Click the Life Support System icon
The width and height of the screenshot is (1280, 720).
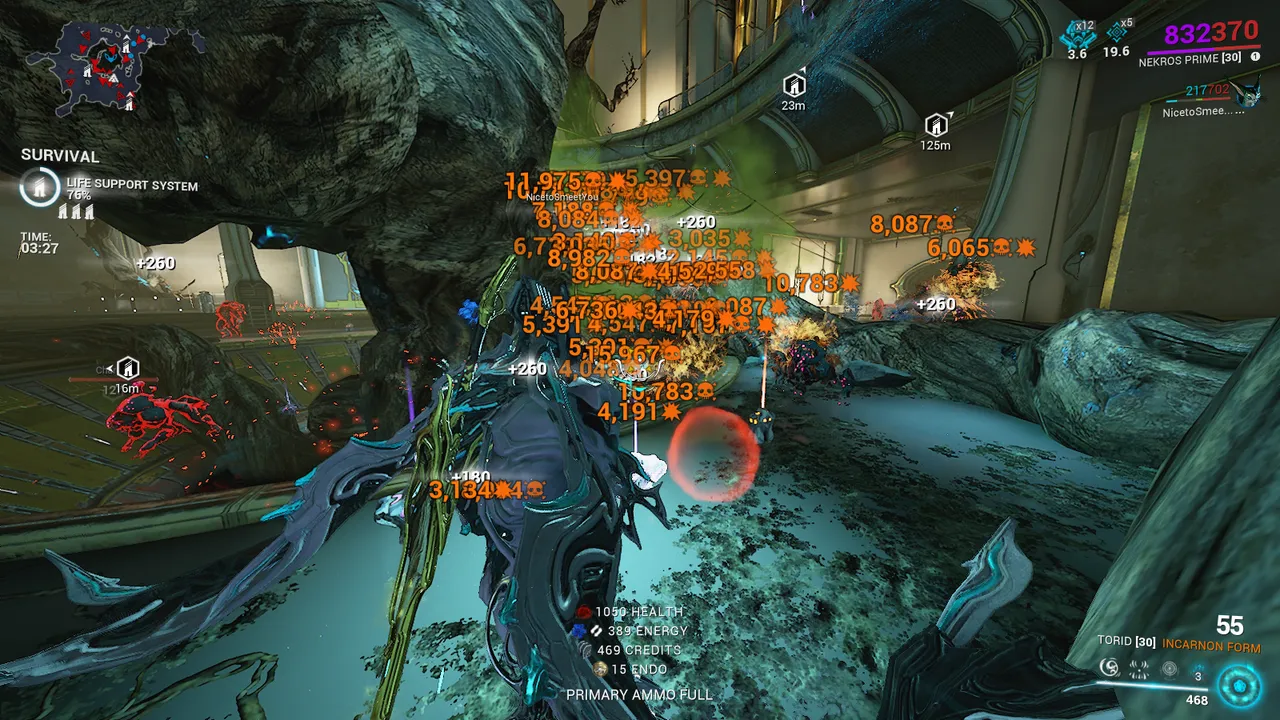pos(39,187)
